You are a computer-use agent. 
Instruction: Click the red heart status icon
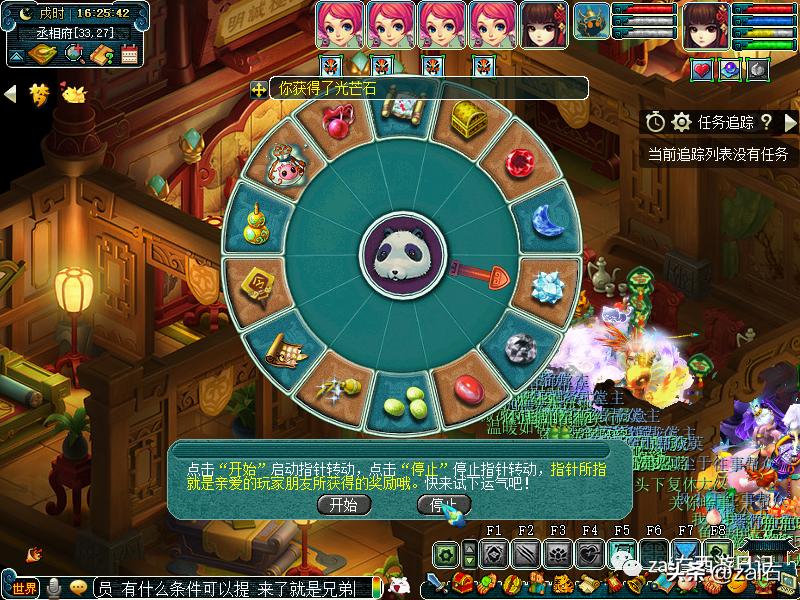click(x=703, y=70)
